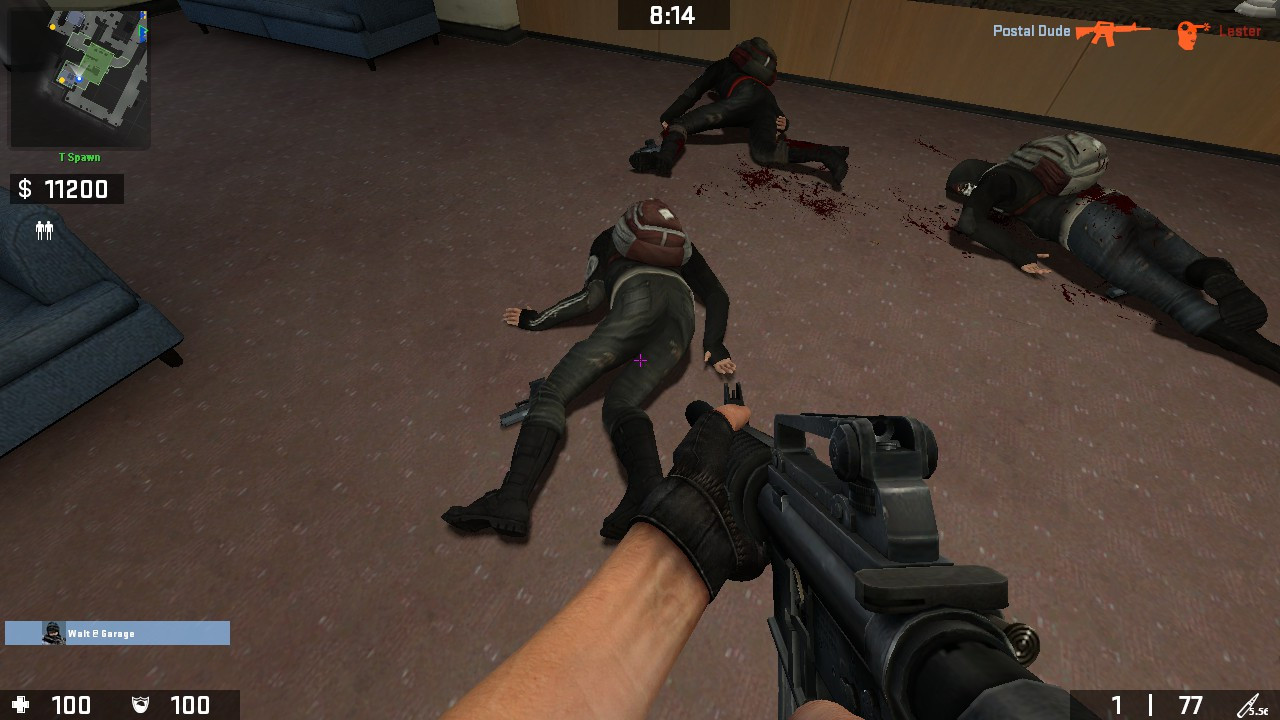1280x720 pixels.
Task: Click the T Spawn location label
Action: tap(78, 157)
